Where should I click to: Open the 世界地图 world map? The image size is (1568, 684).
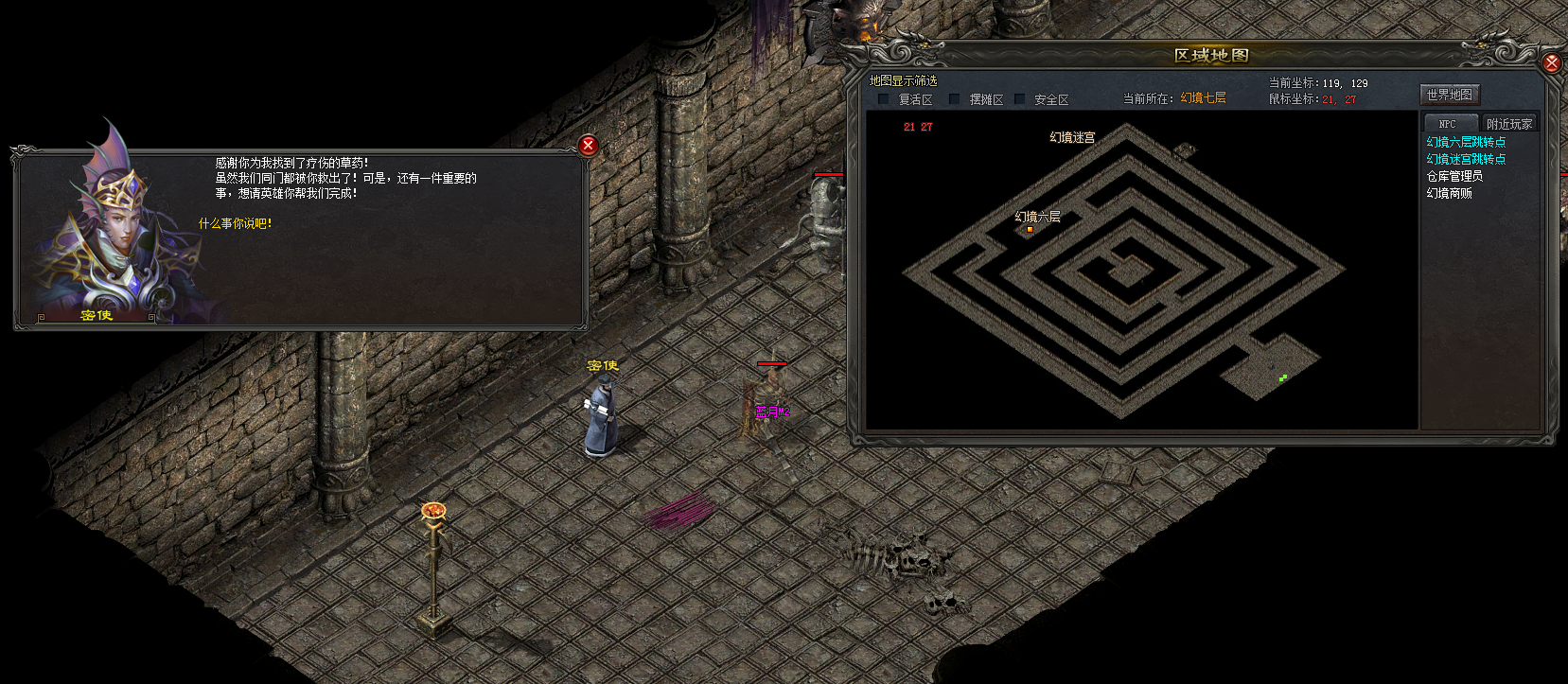[1449, 95]
